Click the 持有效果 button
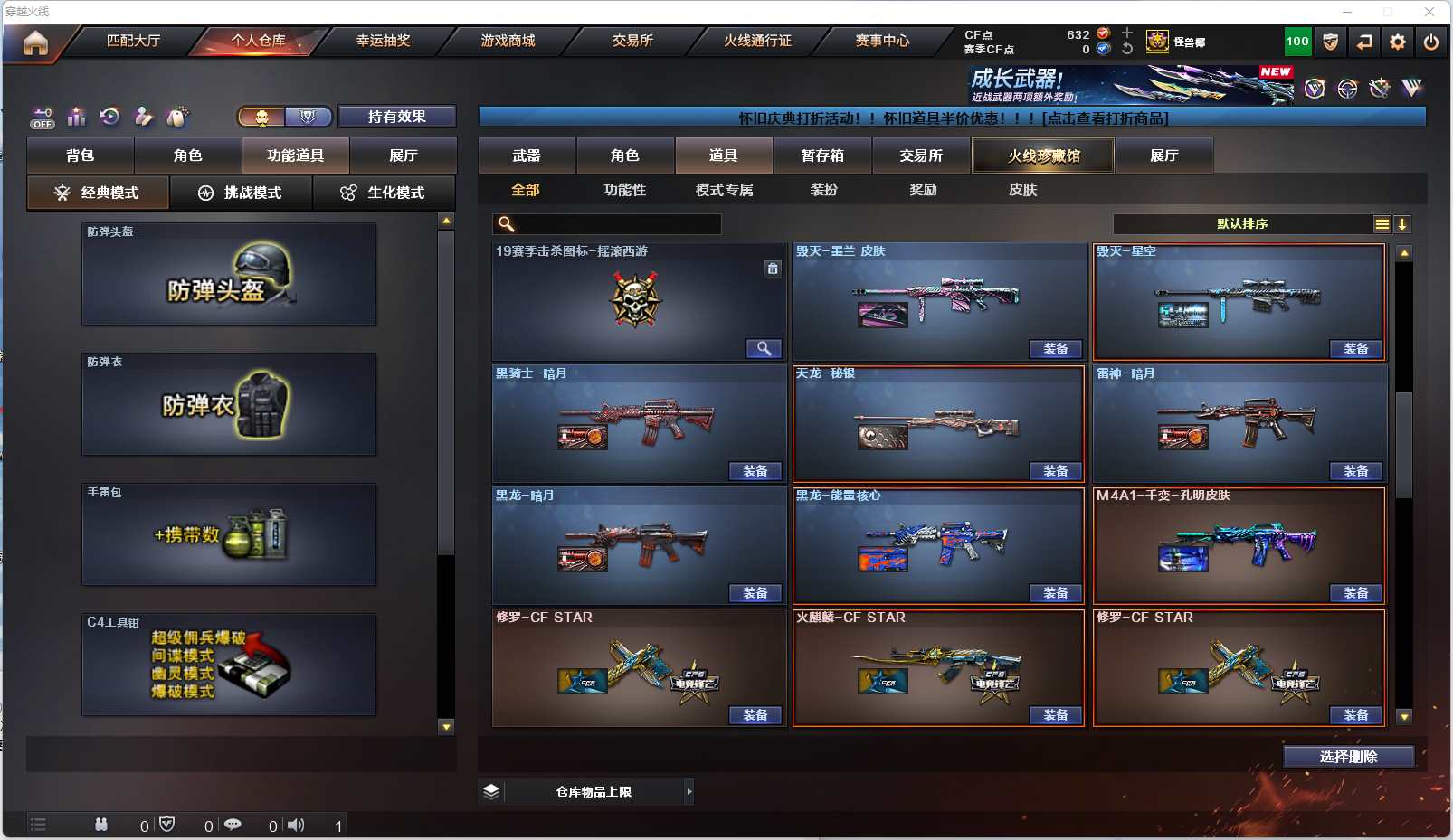 click(396, 117)
